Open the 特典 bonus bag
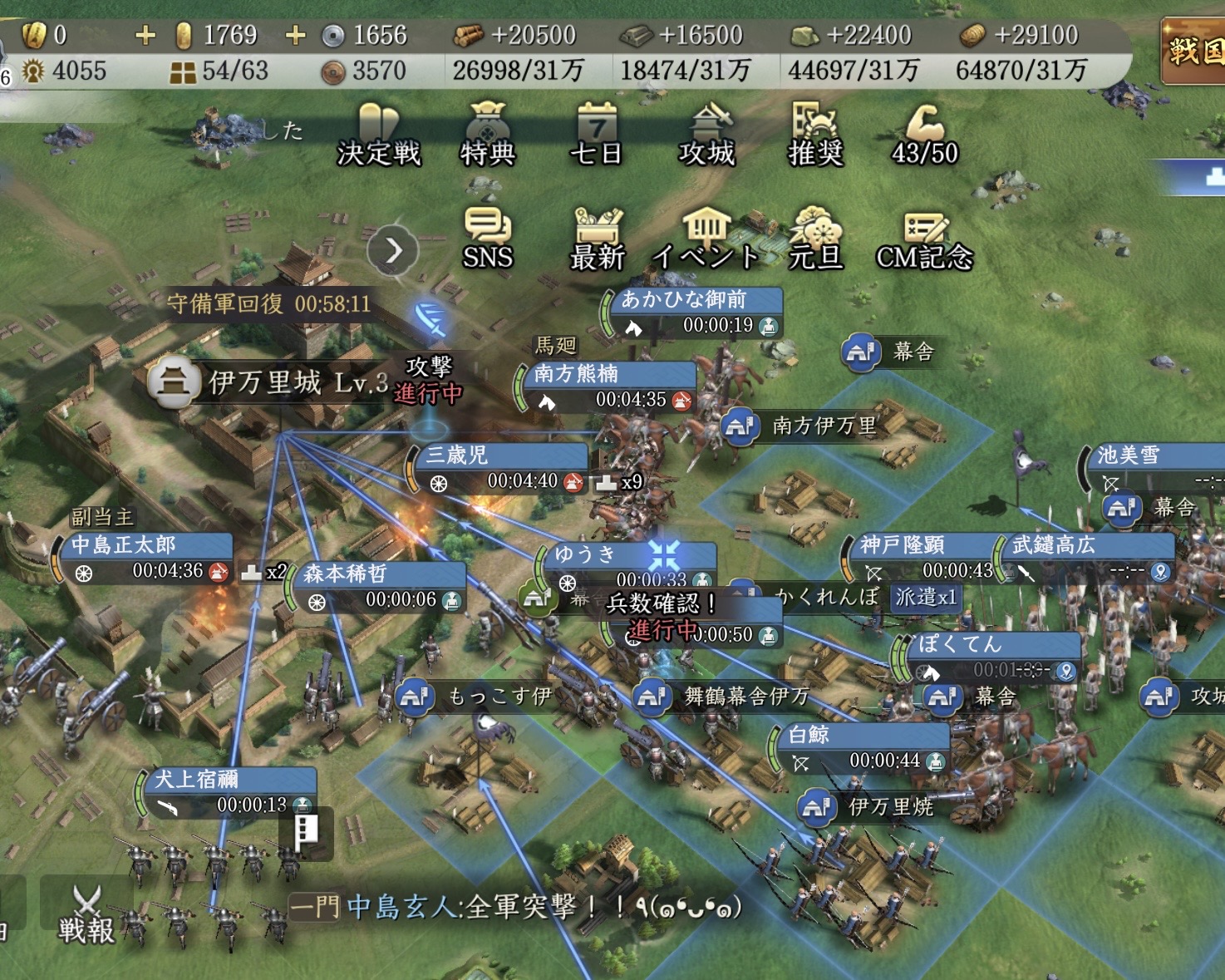1225x980 pixels. 488,135
